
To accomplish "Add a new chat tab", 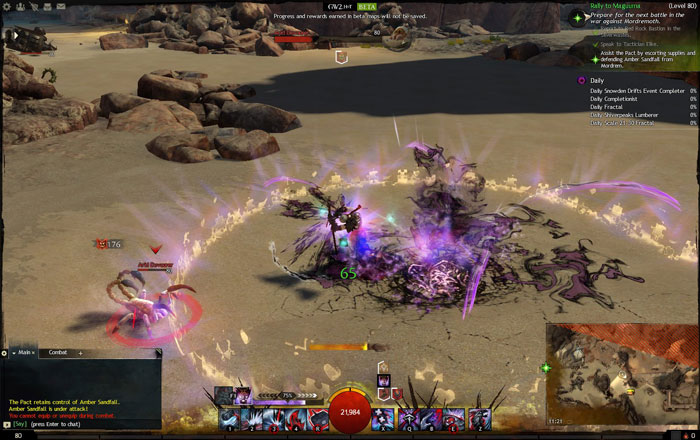I will (x=81, y=353).
